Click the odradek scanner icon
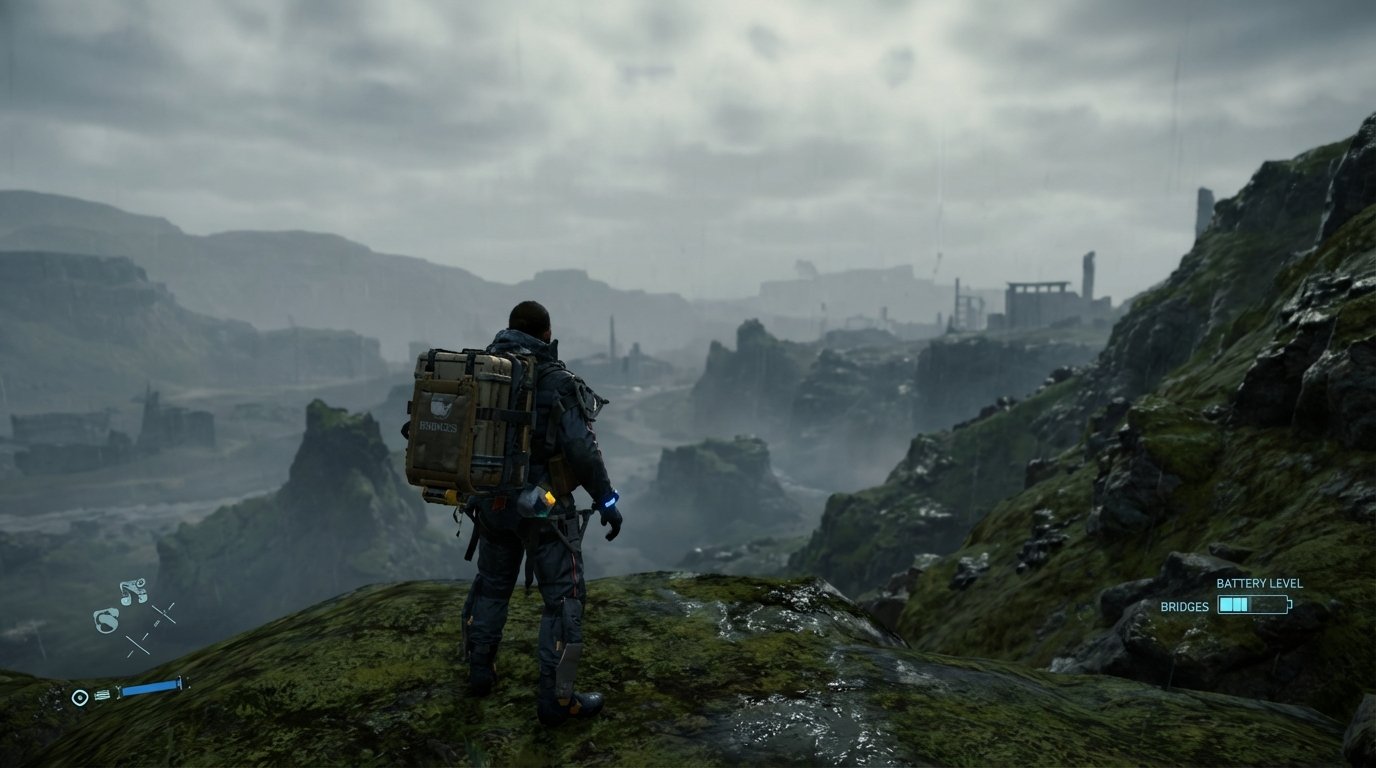Screen dimensions: 1376x768 (106, 618)
